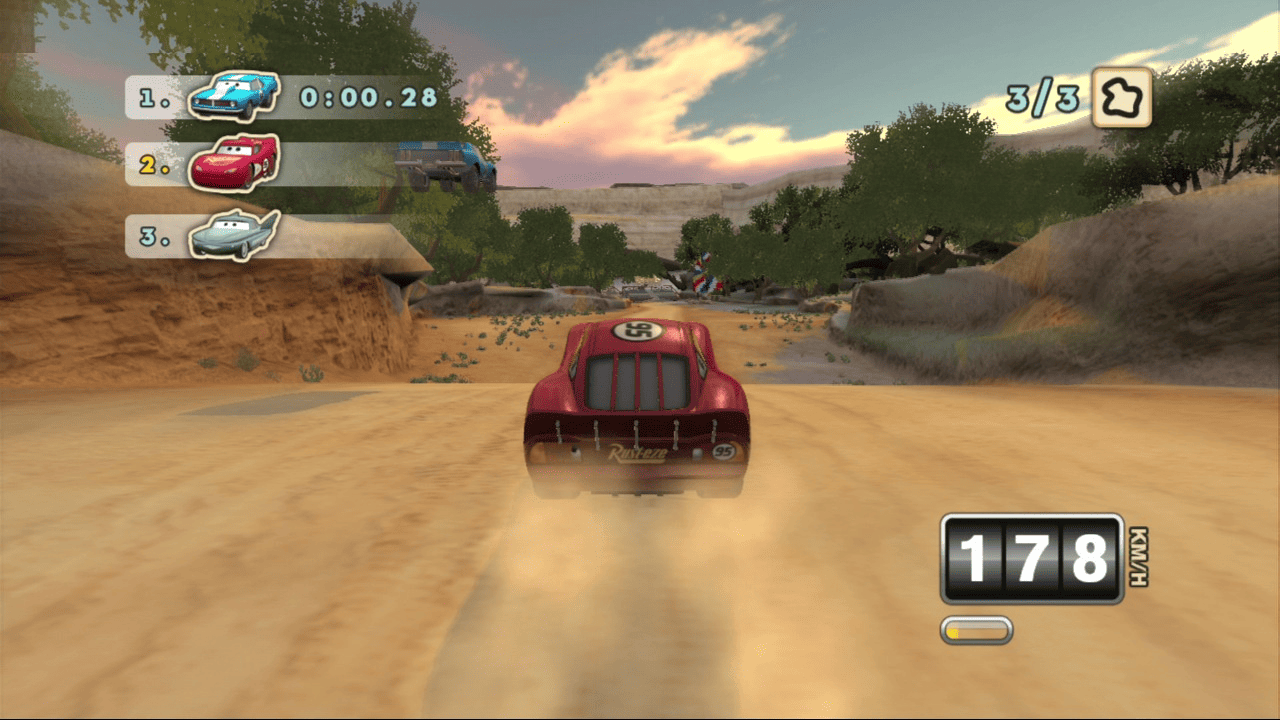Click the boost gauge below the speedometer

[x=976, y=631]
